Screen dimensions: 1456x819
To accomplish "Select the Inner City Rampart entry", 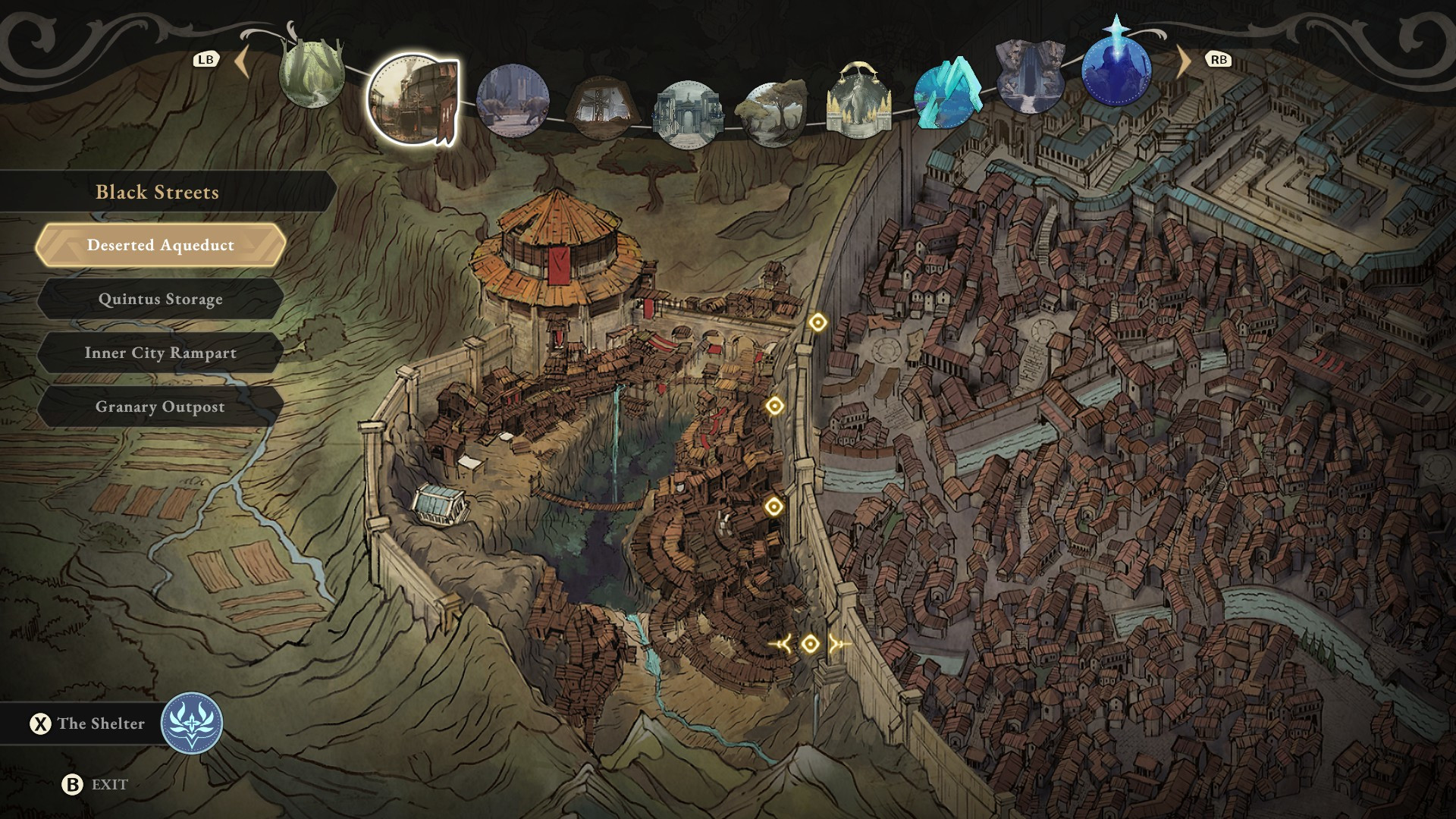I will pyautogui.click(x=160, y=353).
